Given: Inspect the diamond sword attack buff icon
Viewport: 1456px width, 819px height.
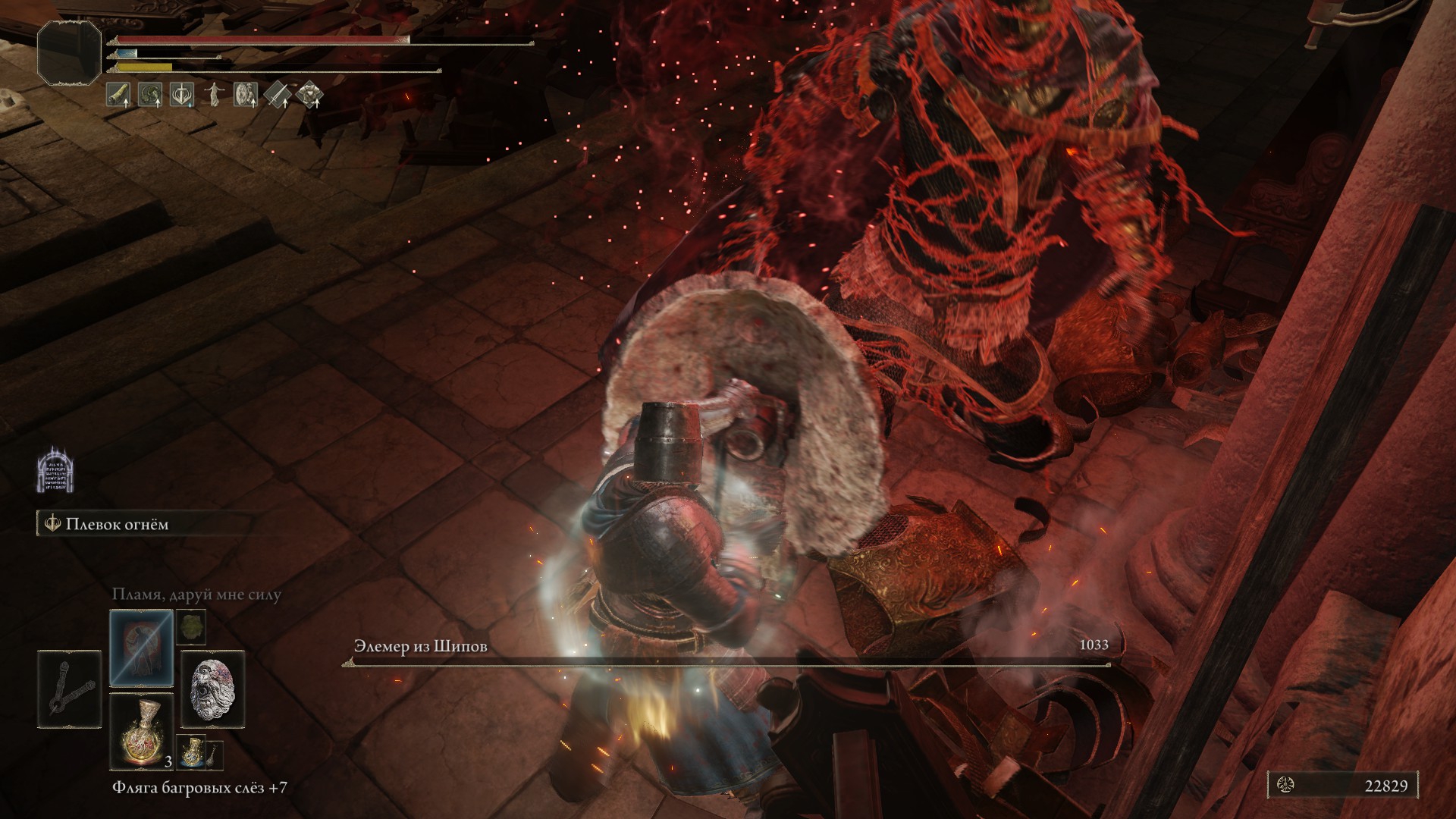Looking at the screenshot, I should coord(278,95).
